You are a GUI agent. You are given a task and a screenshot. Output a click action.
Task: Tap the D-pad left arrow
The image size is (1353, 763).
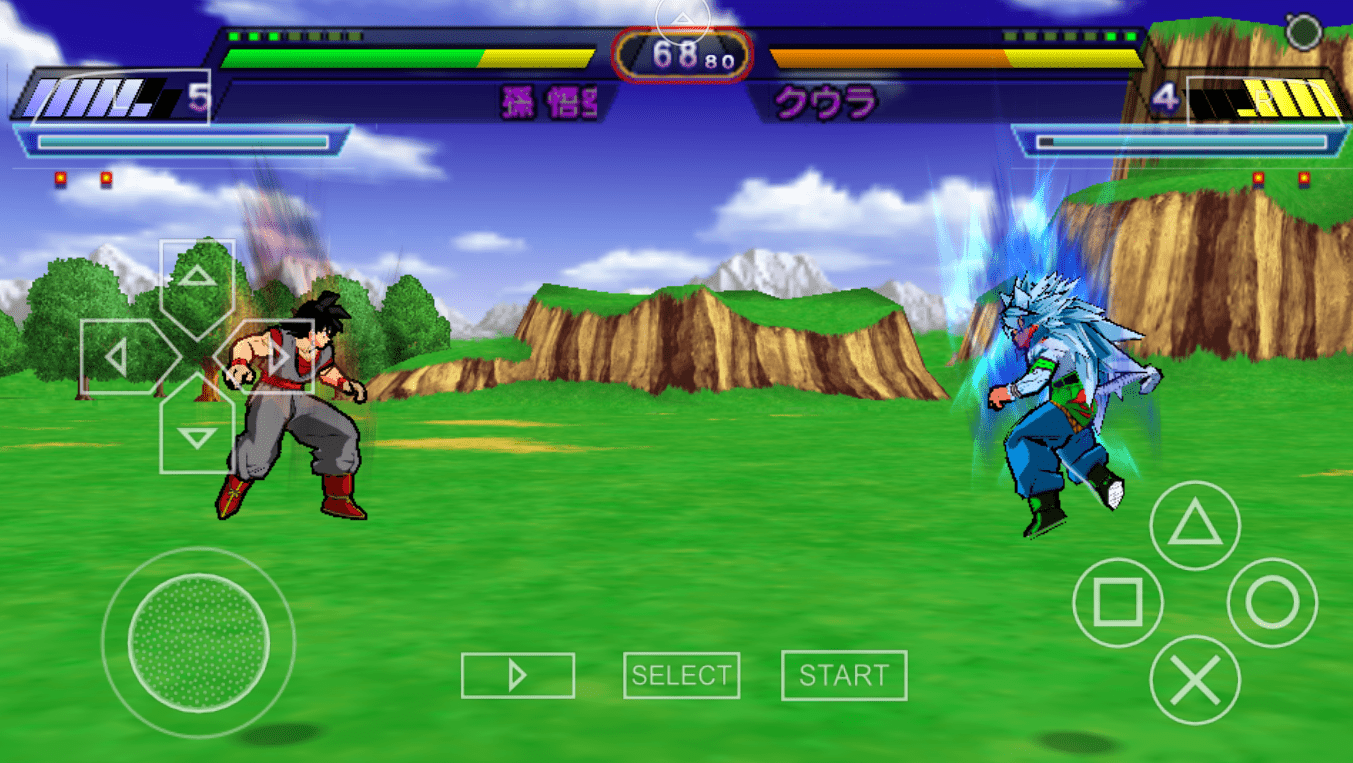(x=119, y=357)
